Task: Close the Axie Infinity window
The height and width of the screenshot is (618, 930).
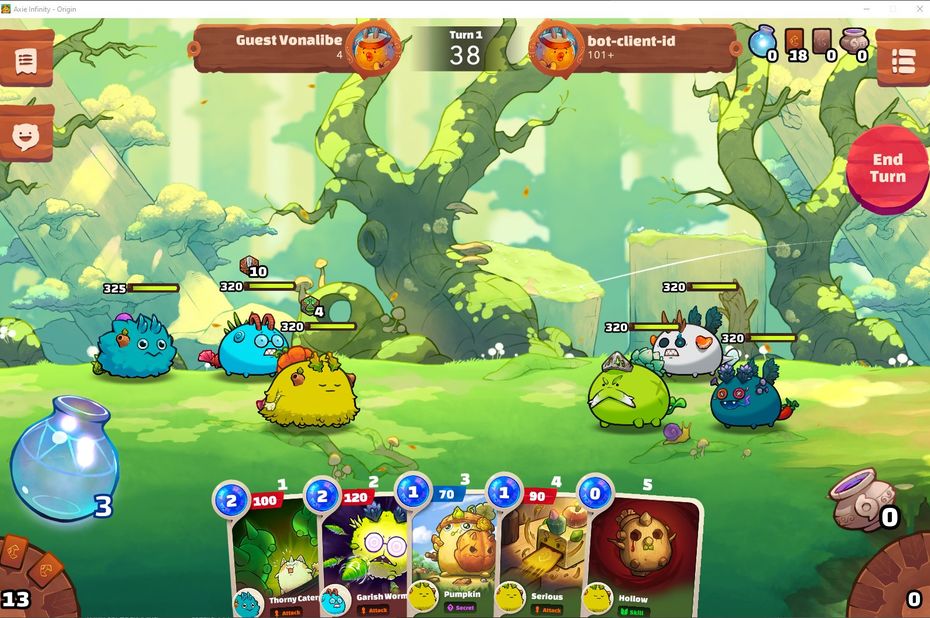Action: coord(916,9)
